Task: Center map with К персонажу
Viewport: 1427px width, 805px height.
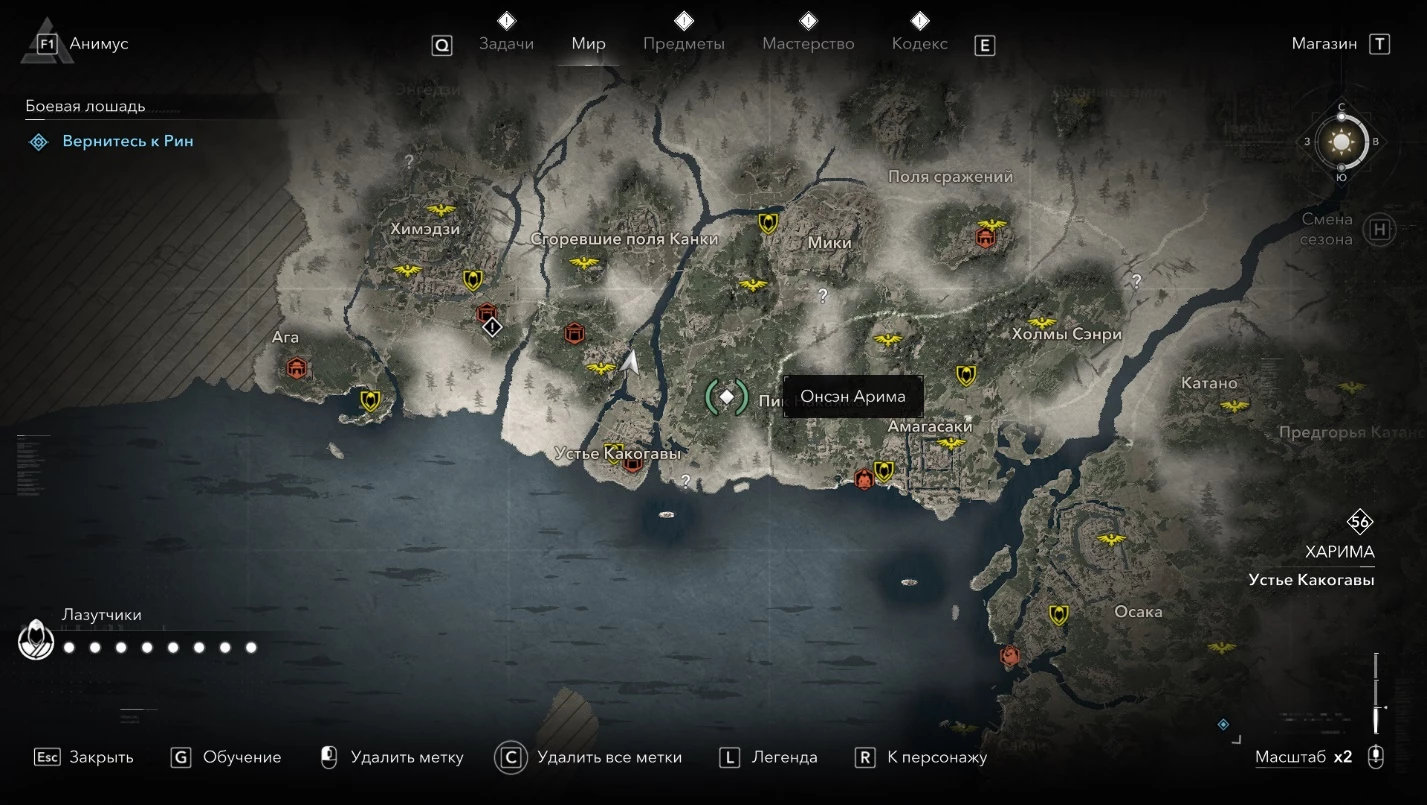Action: pos(936,757)
